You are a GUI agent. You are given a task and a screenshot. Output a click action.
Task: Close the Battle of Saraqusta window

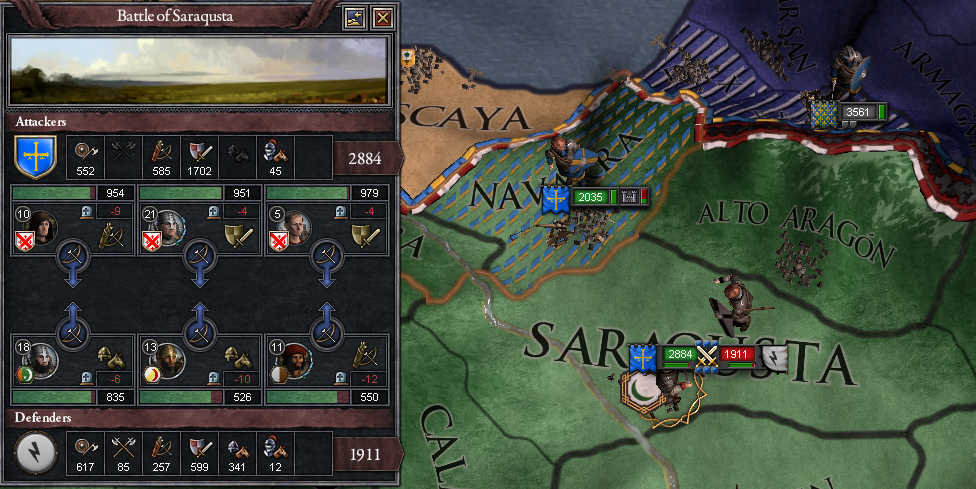click(382, 17)
